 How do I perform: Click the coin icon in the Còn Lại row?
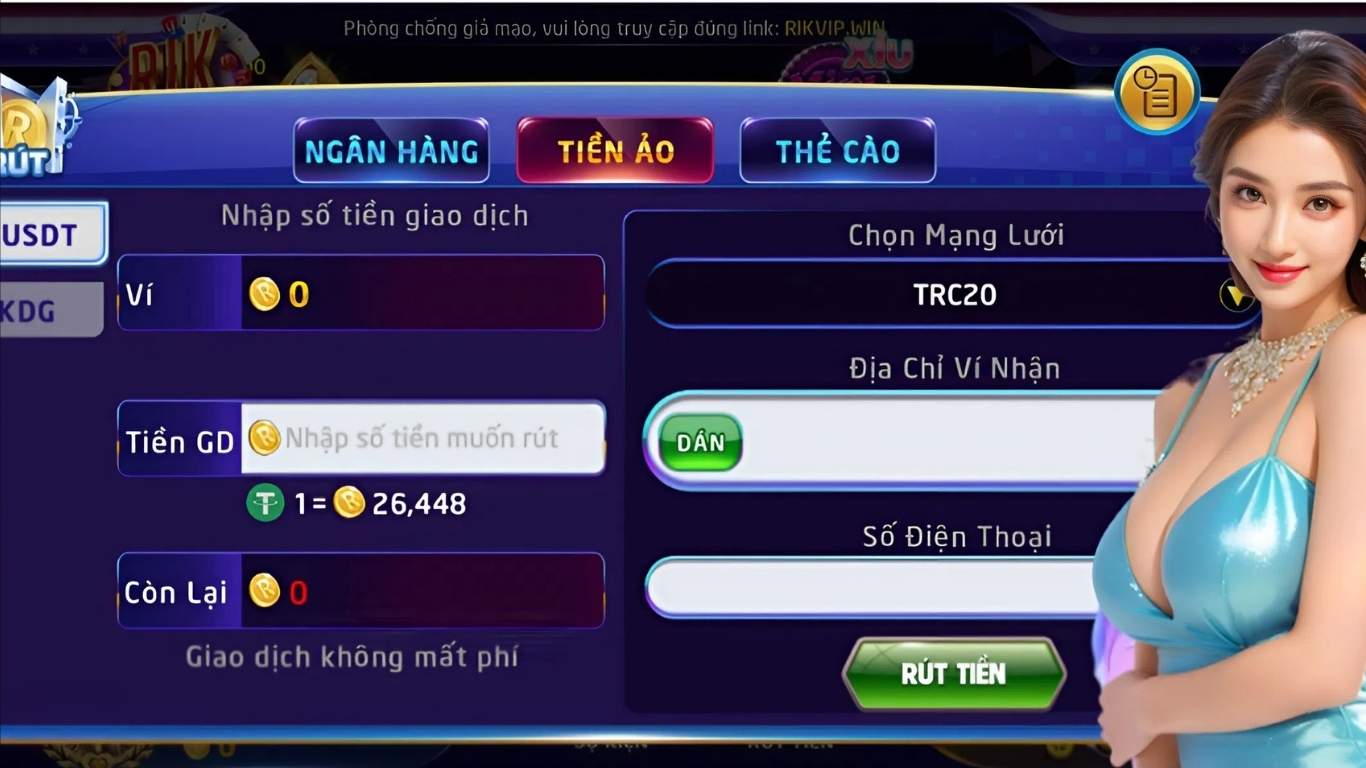pyautogui.click(x=265, y=592)
